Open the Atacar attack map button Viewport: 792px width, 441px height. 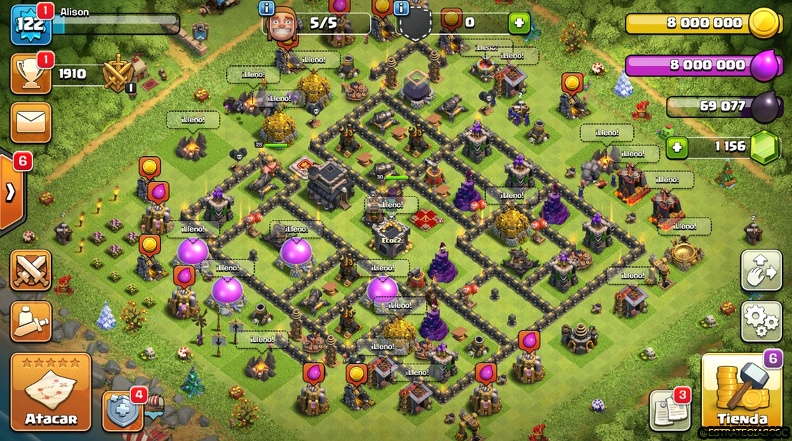tap(51, 391)
